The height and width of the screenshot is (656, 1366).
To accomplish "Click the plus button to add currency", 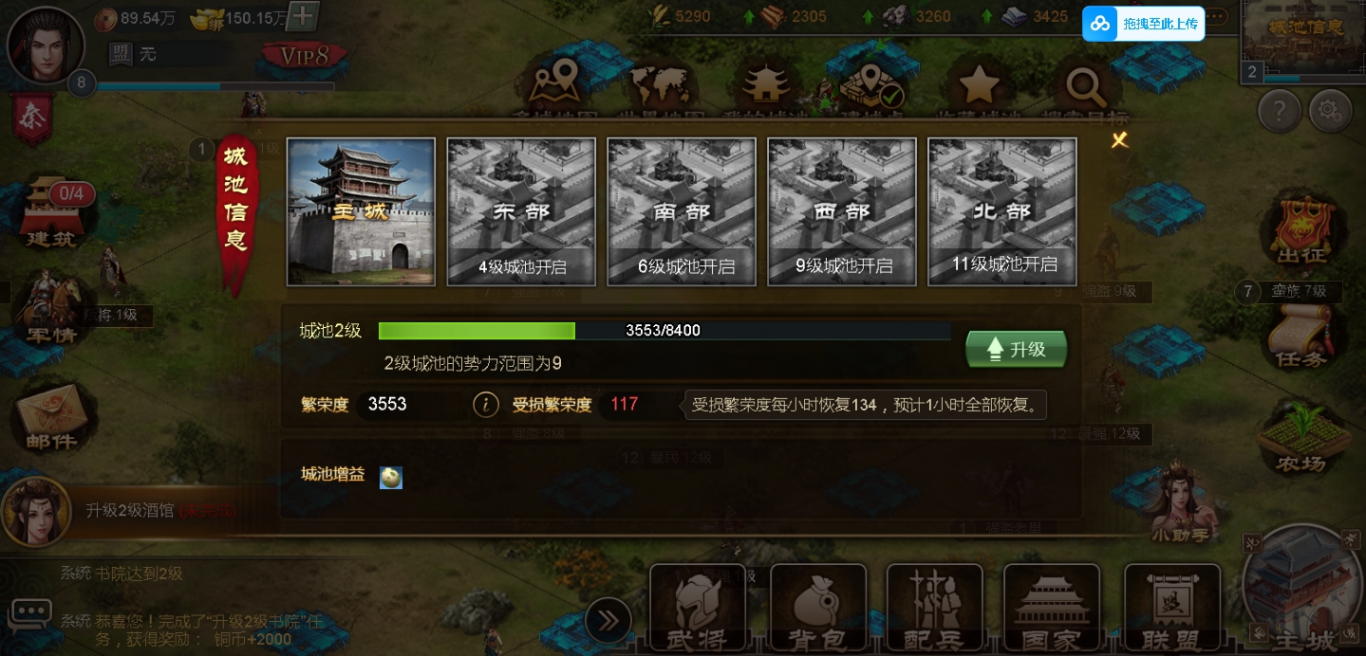I will (304, 16).
